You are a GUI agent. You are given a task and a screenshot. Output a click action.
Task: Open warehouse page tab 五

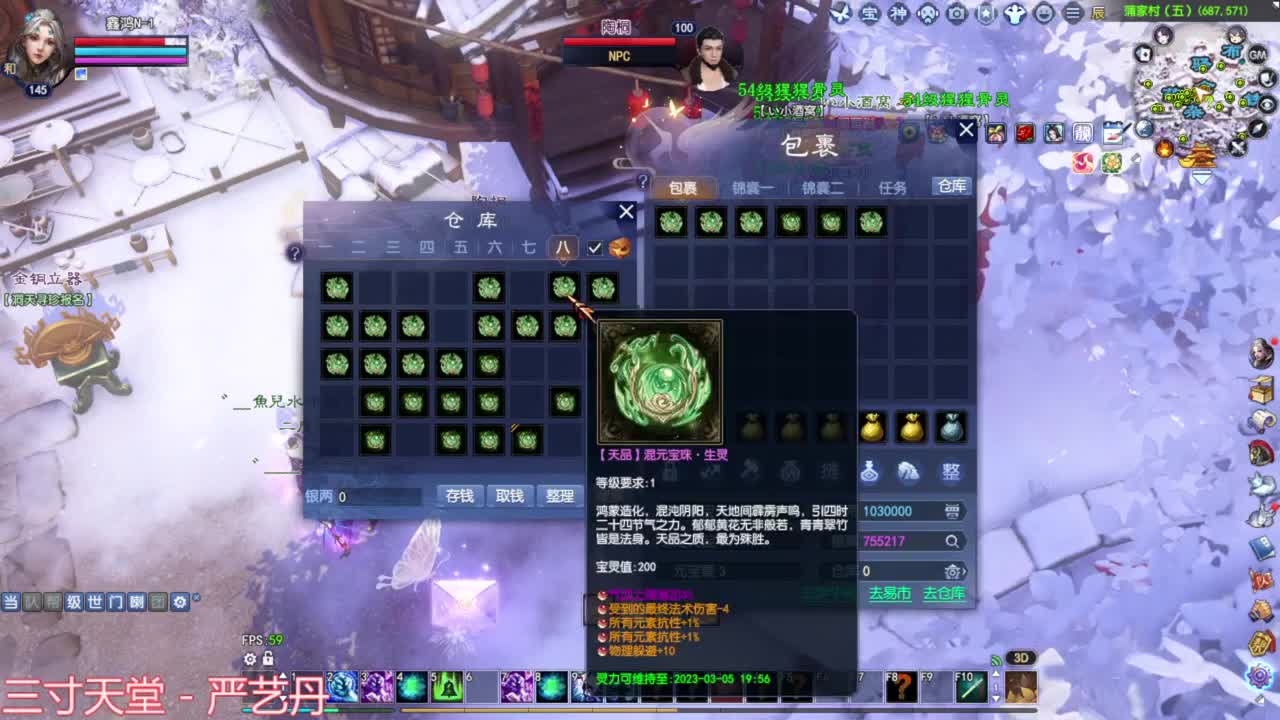click(x=462, y=246)
